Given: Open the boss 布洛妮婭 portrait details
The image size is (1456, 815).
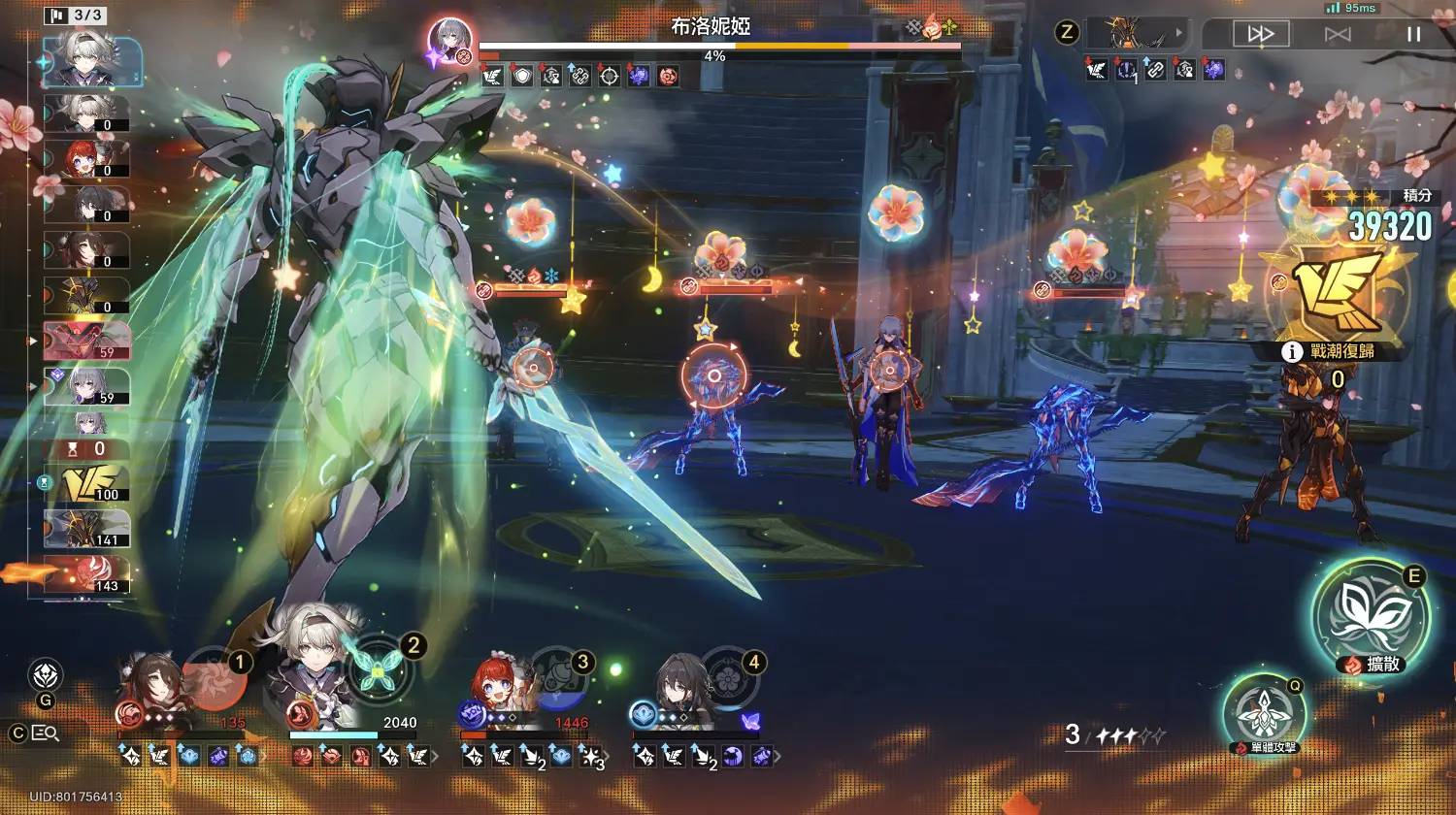Looking at the screenshot, I should click(x=450, y=44).
